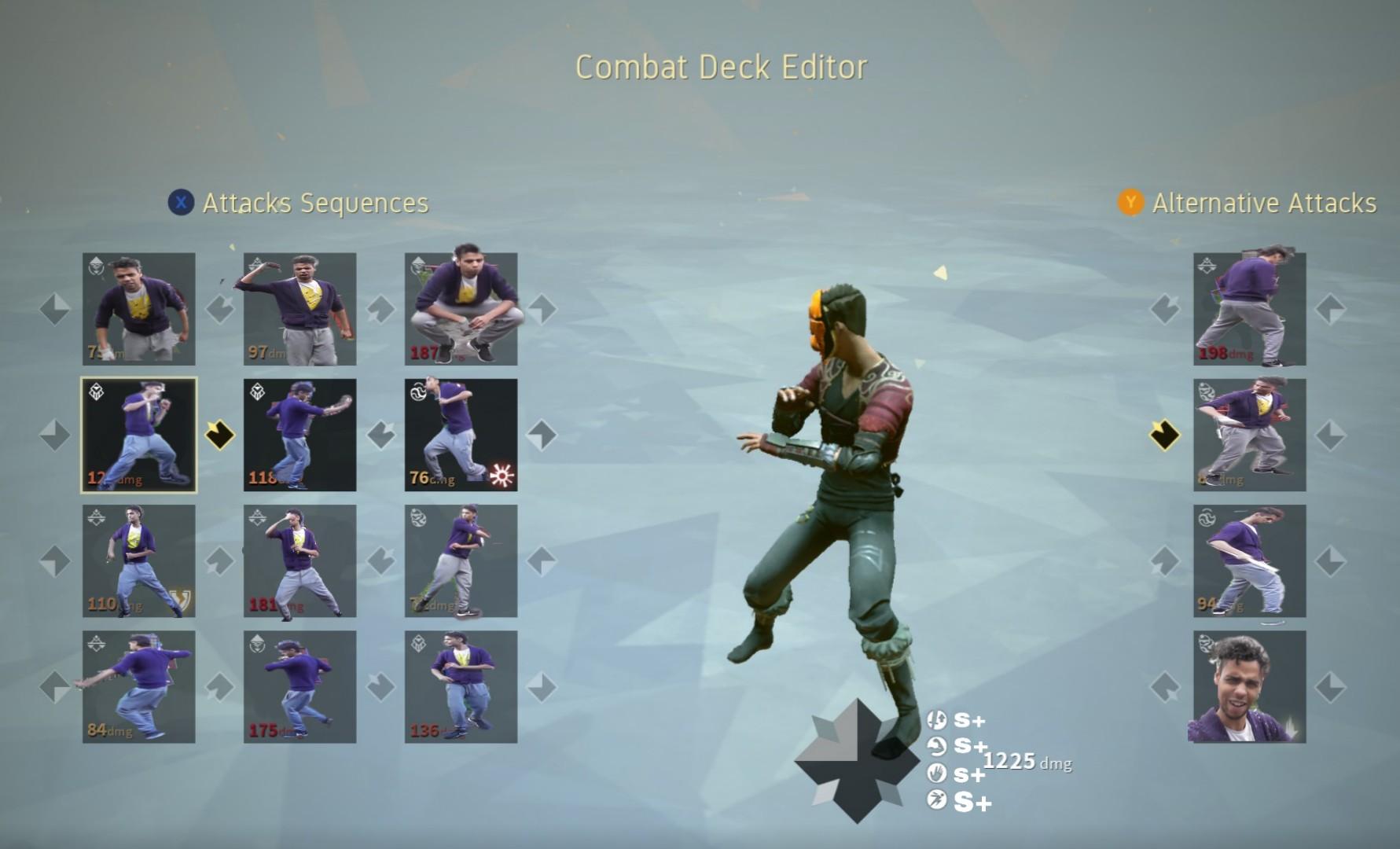This screenshot has width=1400, height=849.
Task: Click the Combat Deck Editor title
Action: [721, 68]
